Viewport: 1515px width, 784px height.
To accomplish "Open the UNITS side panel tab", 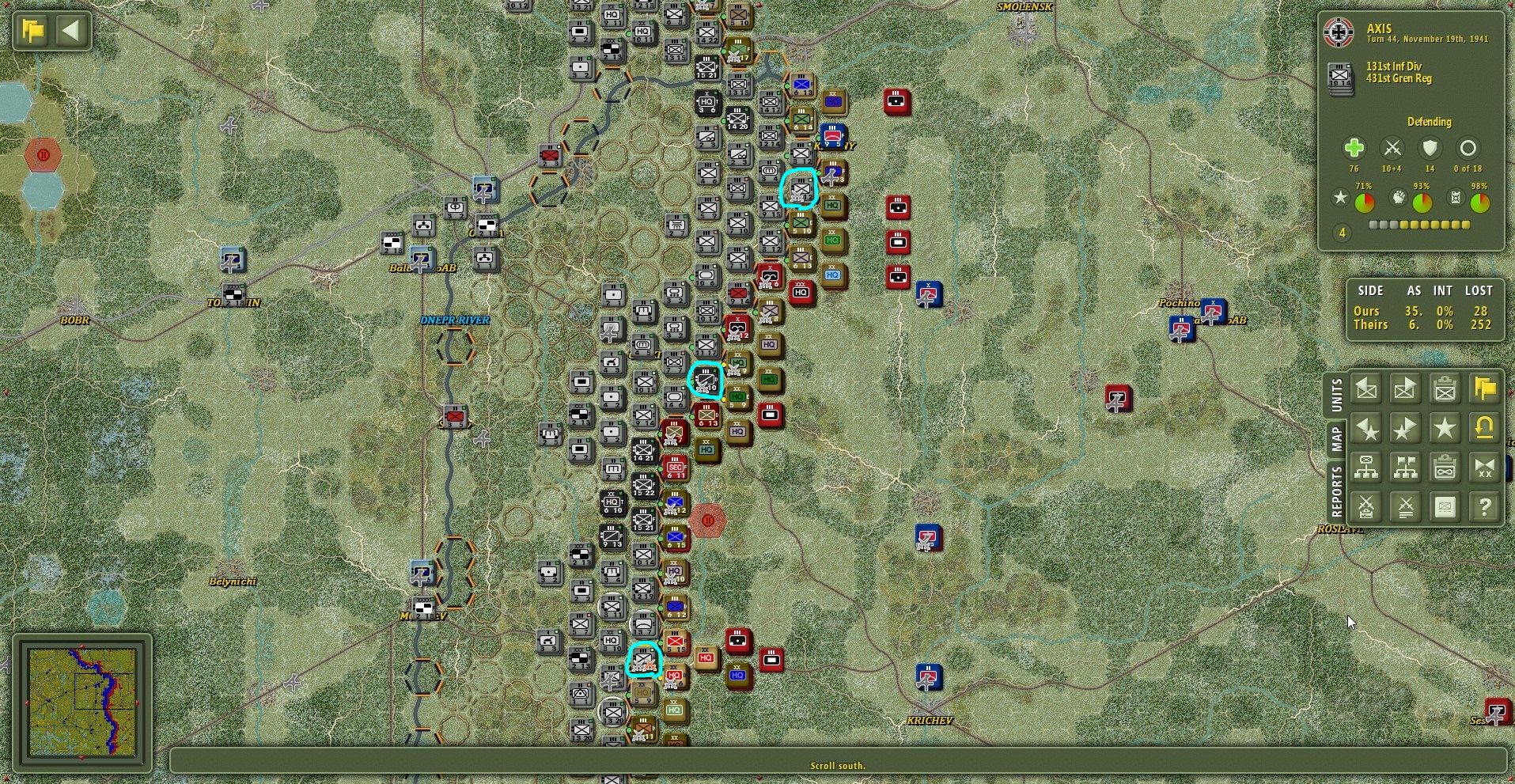I will coord(1337,396).
